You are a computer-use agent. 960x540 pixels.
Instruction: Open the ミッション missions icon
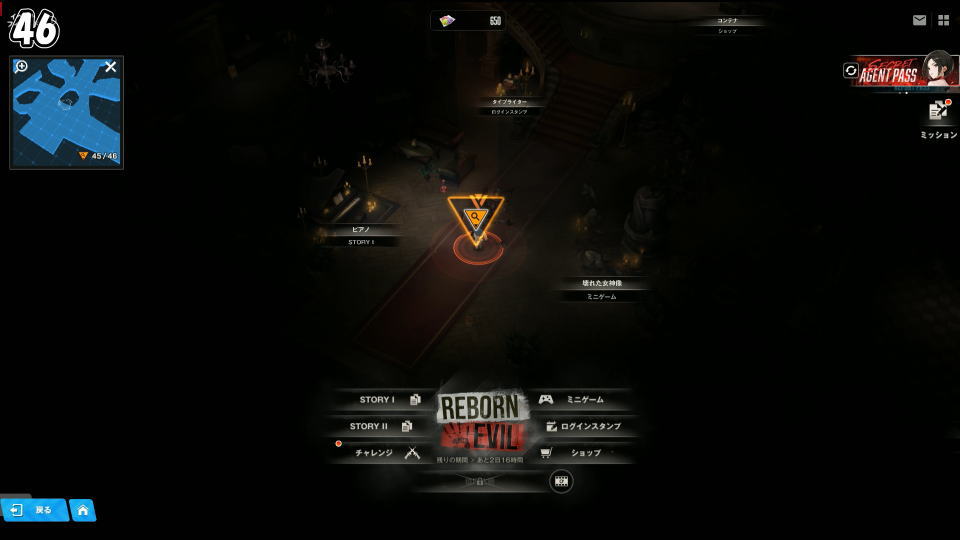pos(938,116)
